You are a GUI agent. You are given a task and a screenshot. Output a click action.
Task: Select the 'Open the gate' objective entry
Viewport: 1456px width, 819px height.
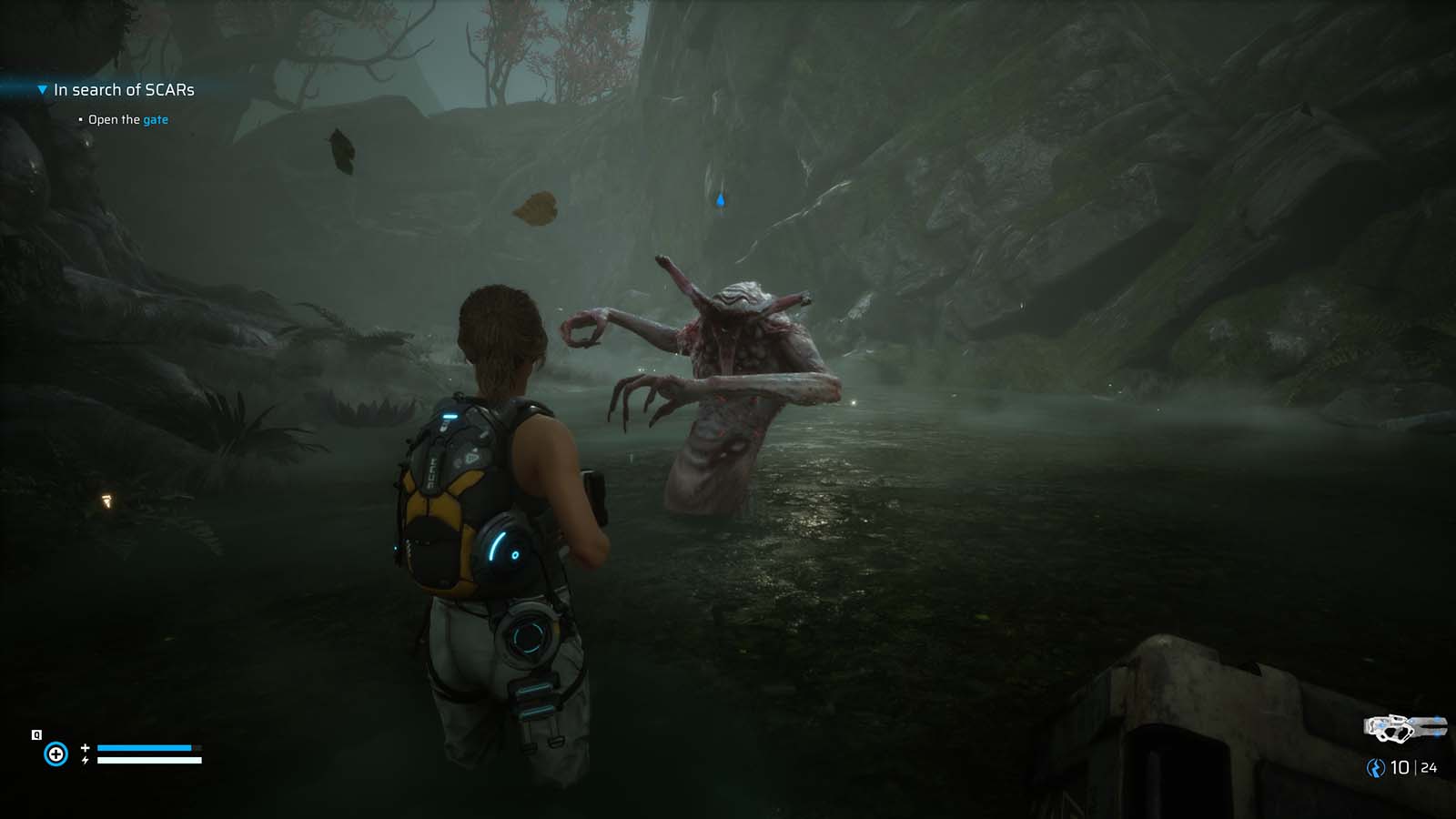(x=127, y=119)
